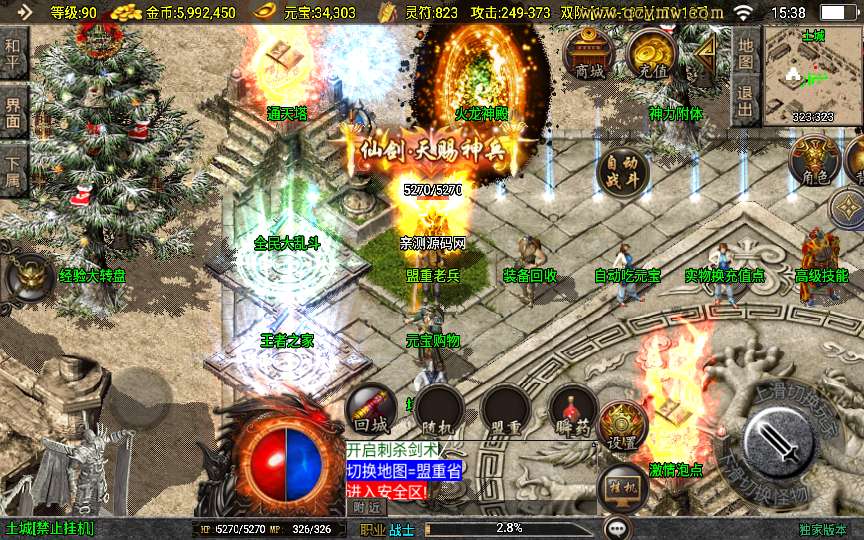864x540 pixels.
Task: Activate the 盟重 teleport slot
Action: [505, 409]
